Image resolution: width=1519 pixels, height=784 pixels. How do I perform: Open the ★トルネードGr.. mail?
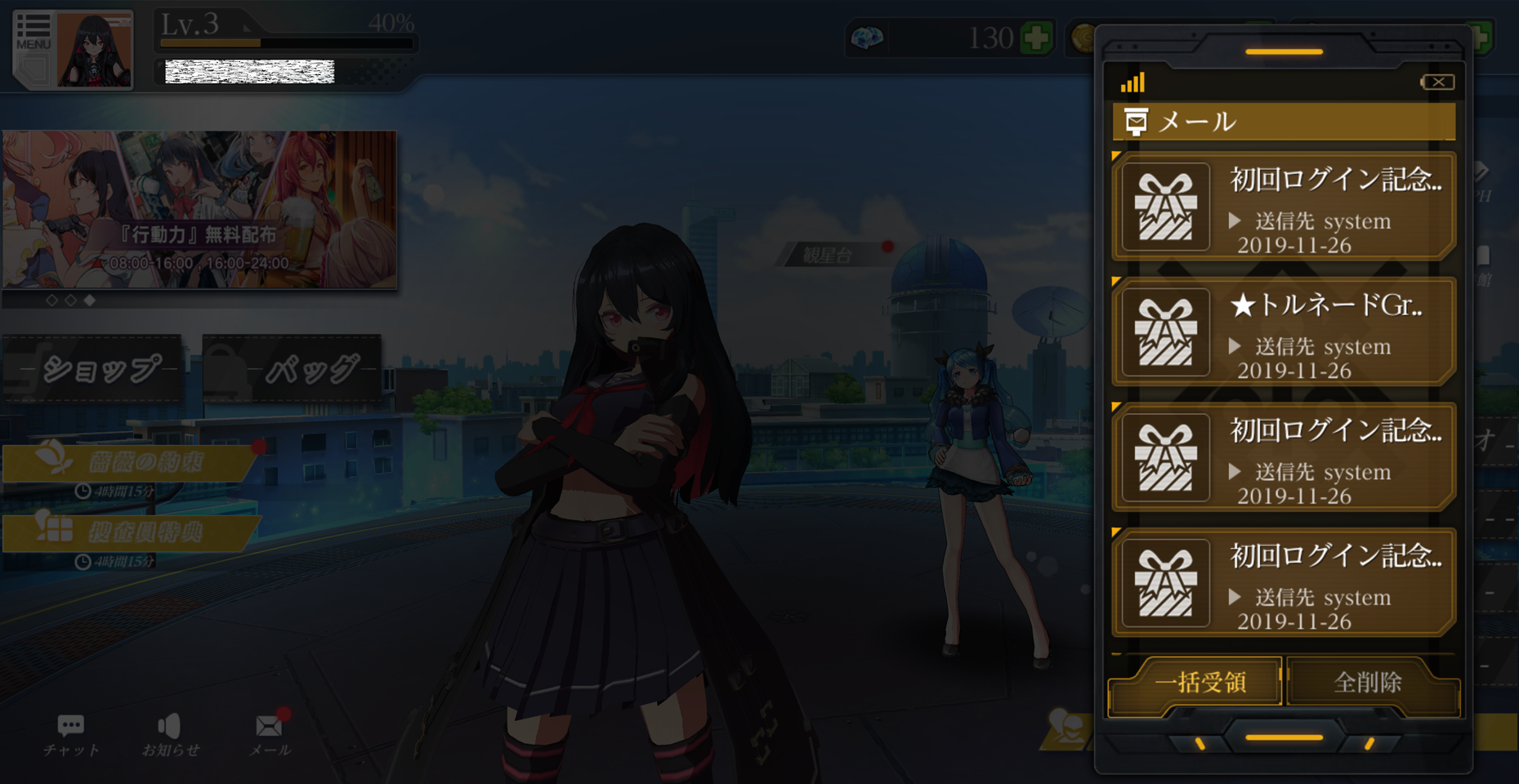point(1284,332)
